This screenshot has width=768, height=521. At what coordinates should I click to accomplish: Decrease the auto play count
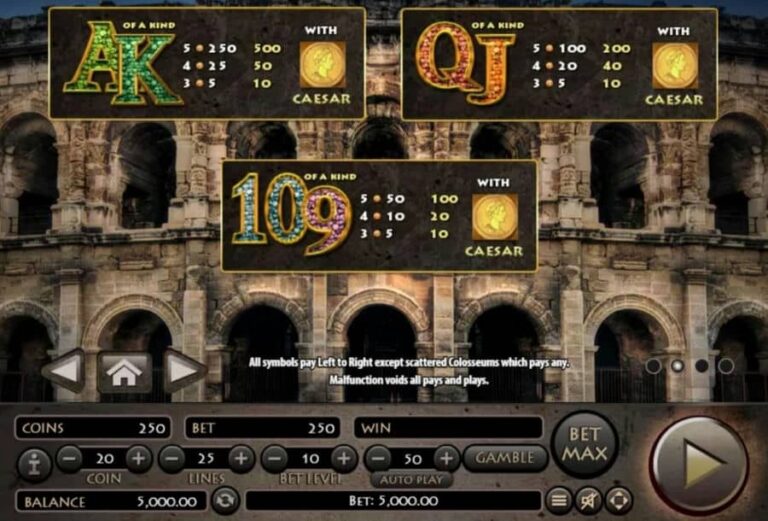pyautogui.click(x=377, y=459)
